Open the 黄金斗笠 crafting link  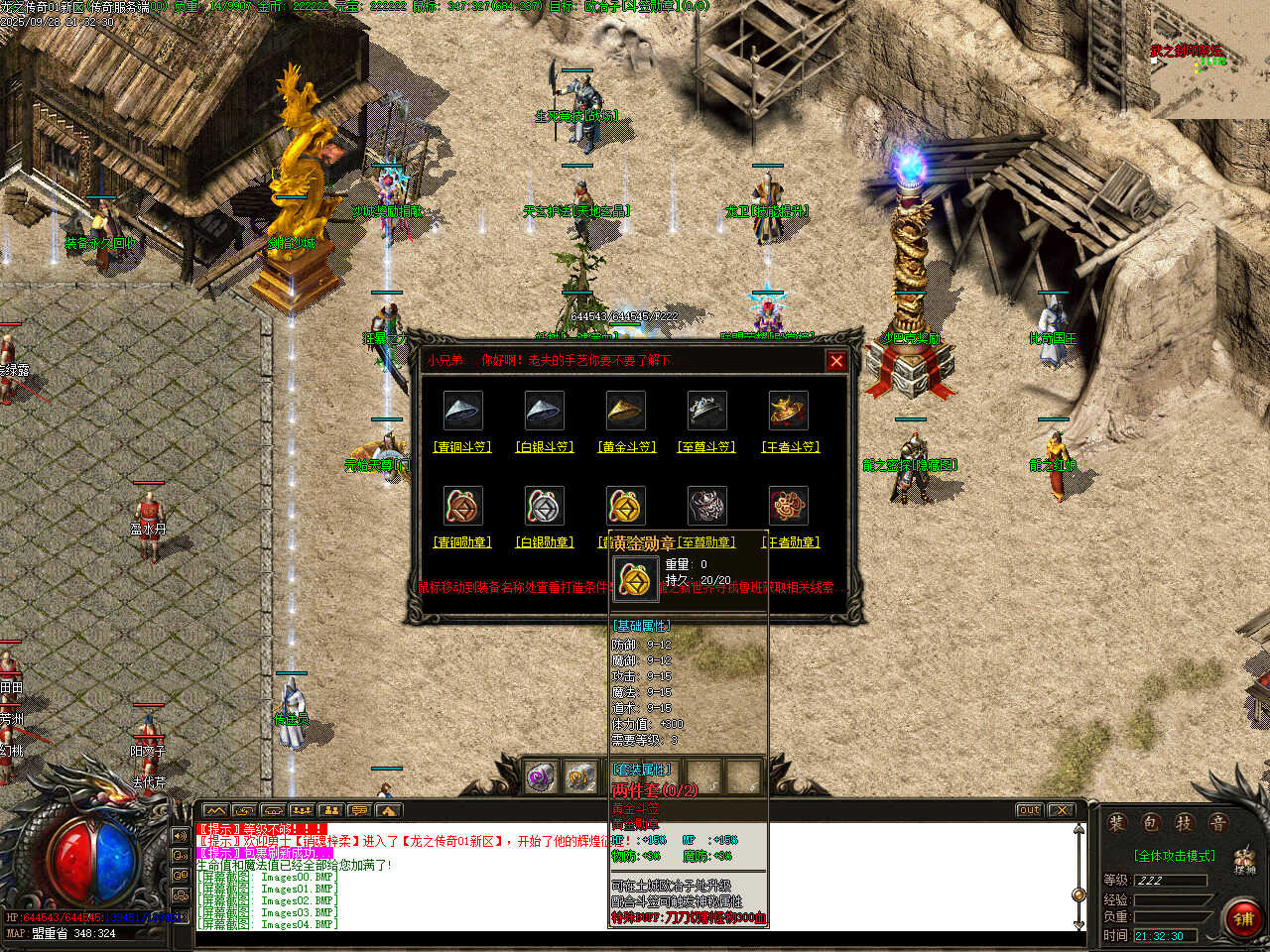627,447
